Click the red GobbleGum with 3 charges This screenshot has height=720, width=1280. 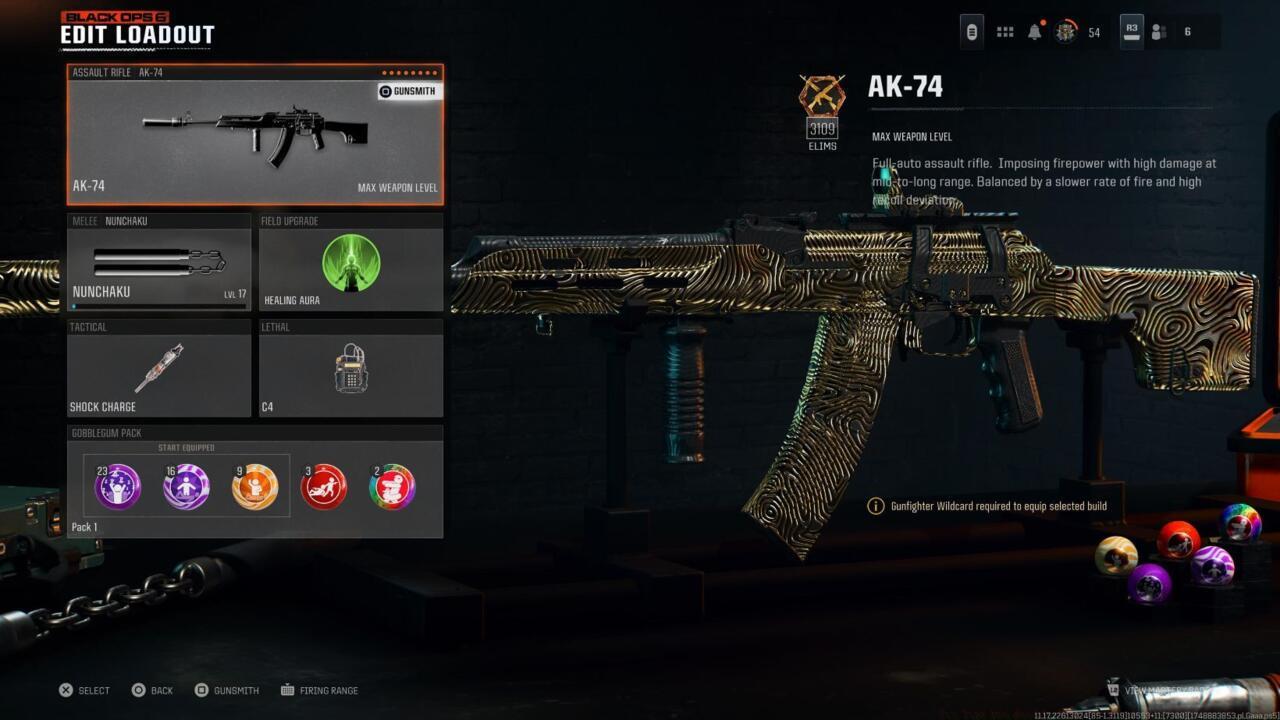324,486
